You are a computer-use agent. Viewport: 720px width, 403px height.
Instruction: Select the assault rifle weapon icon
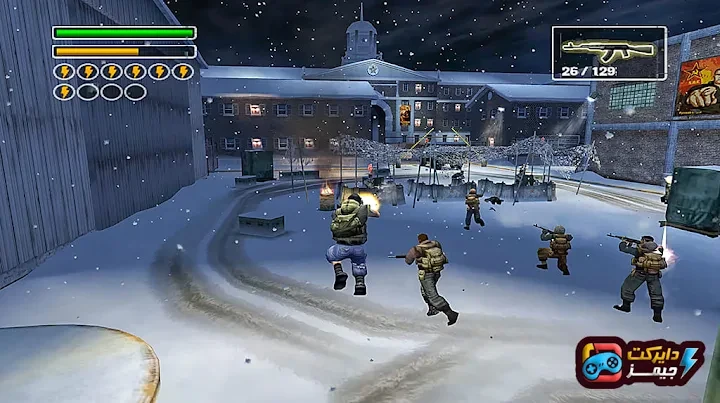pos(599,47)
